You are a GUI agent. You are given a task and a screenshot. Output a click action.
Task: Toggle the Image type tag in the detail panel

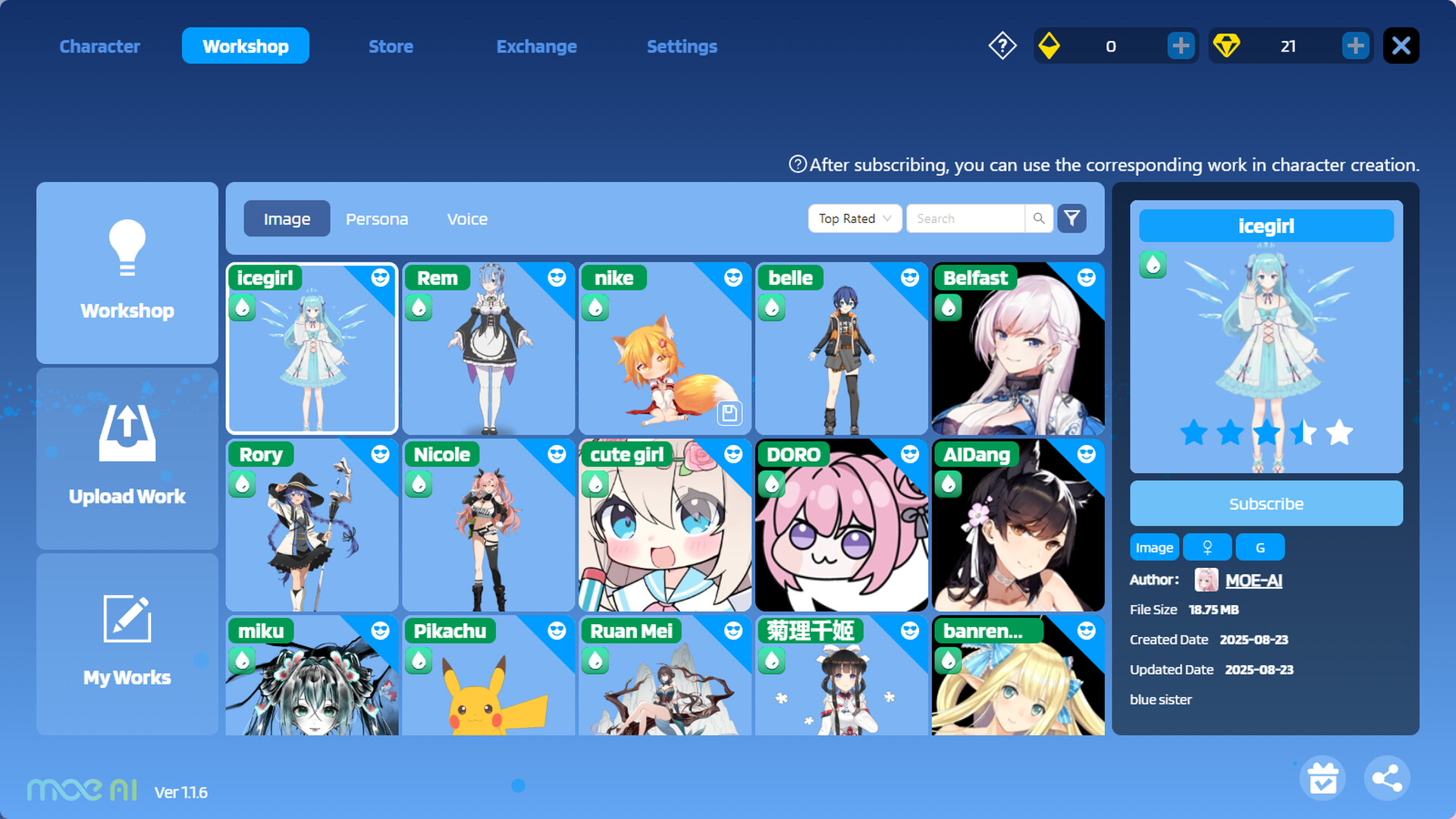1153,547
